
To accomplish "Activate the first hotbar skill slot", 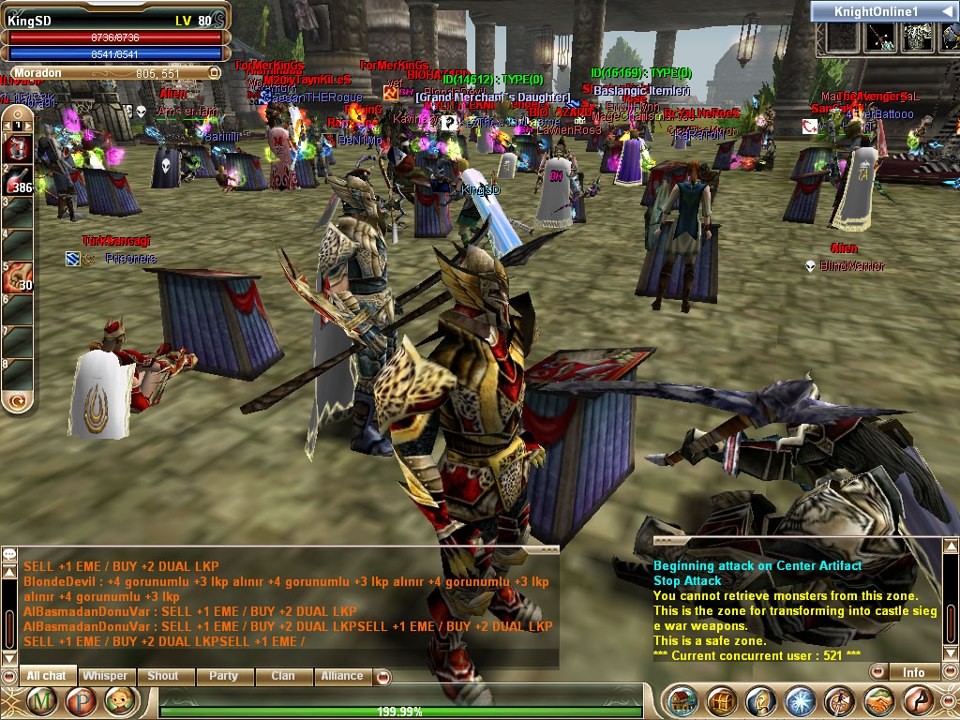I will coord(17,147).
